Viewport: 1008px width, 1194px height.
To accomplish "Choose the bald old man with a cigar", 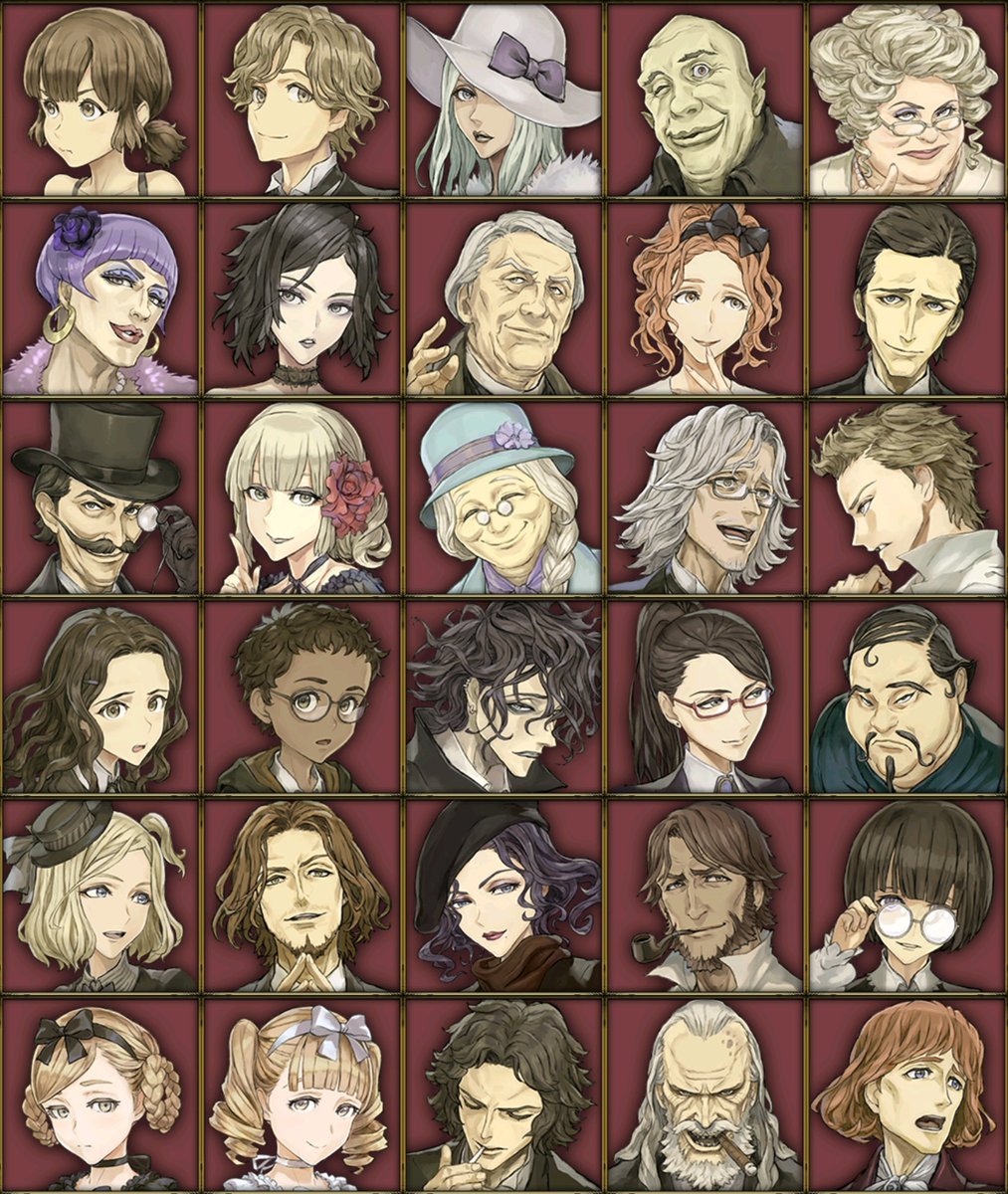I will point(705,1094).
